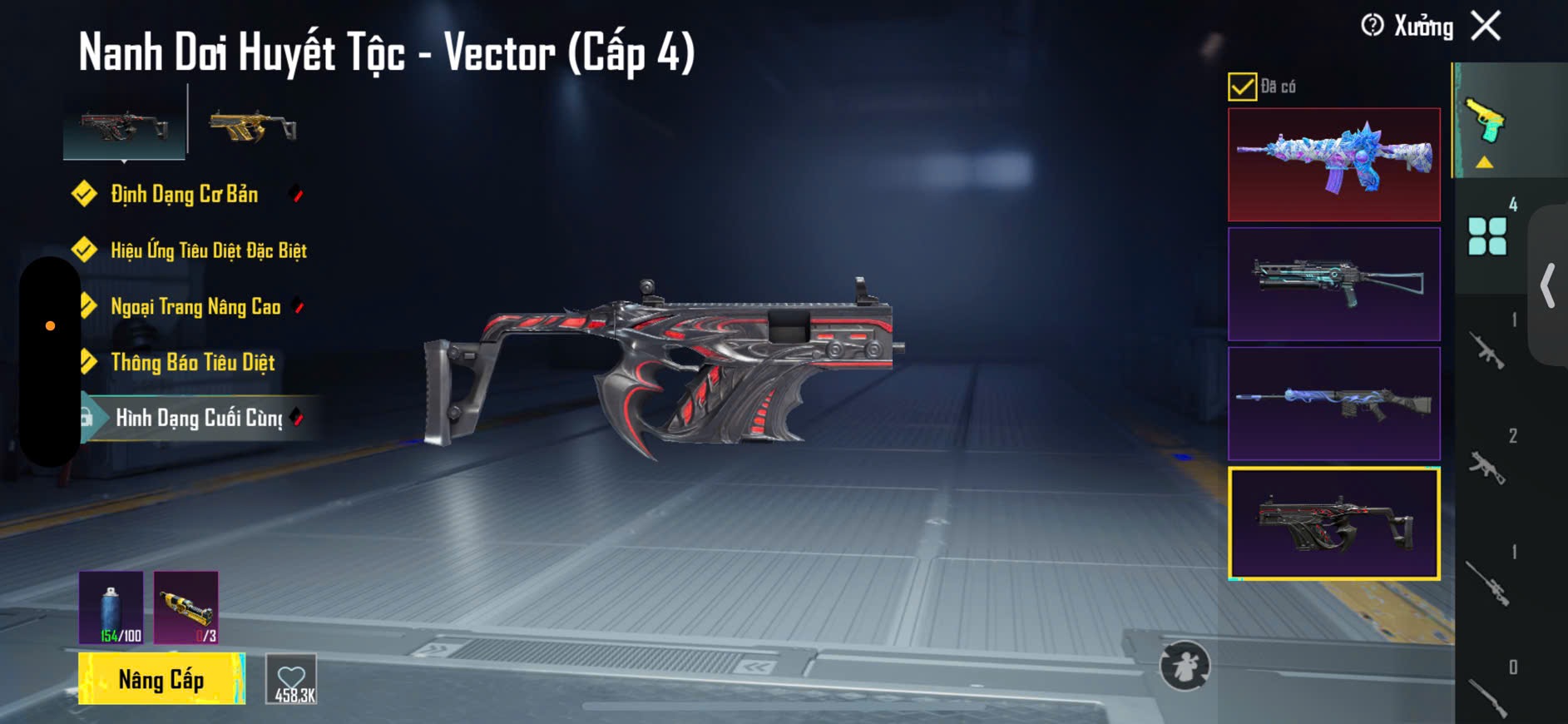This screenshot has width=1568, height=724.
Task: Choose Định Dạng Cơ Bản upgrade level
Action: coord(184,195)
